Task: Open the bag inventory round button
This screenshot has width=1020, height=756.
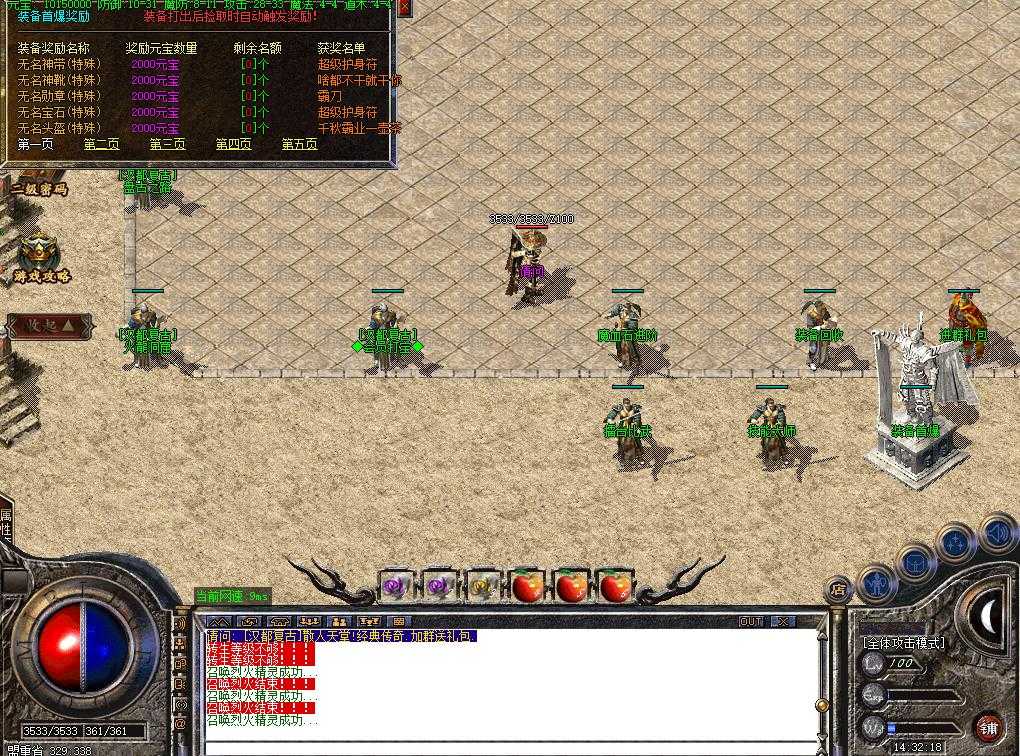Action: click(x=916, y=562)
